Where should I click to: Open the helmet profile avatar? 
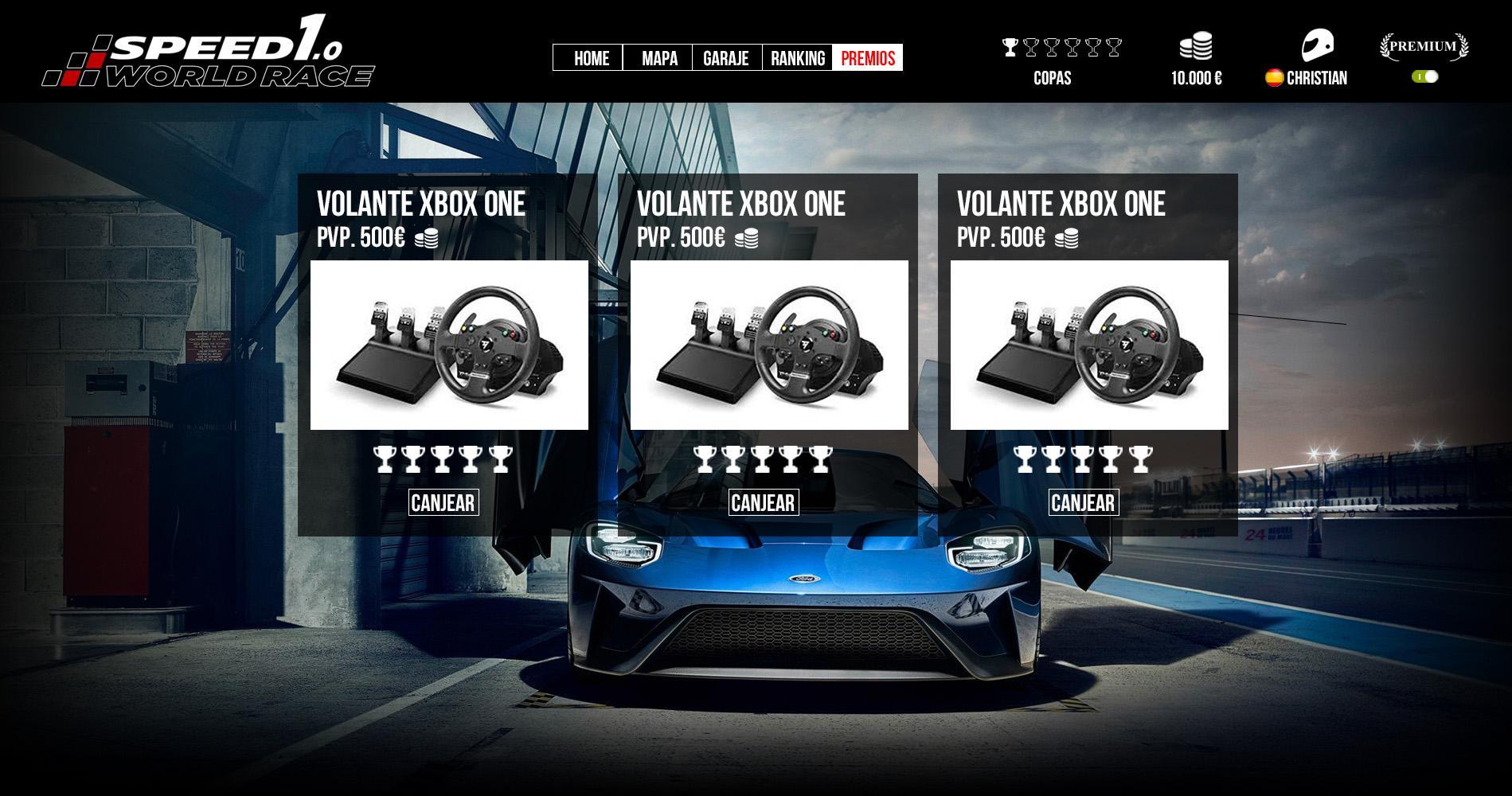1317,45
